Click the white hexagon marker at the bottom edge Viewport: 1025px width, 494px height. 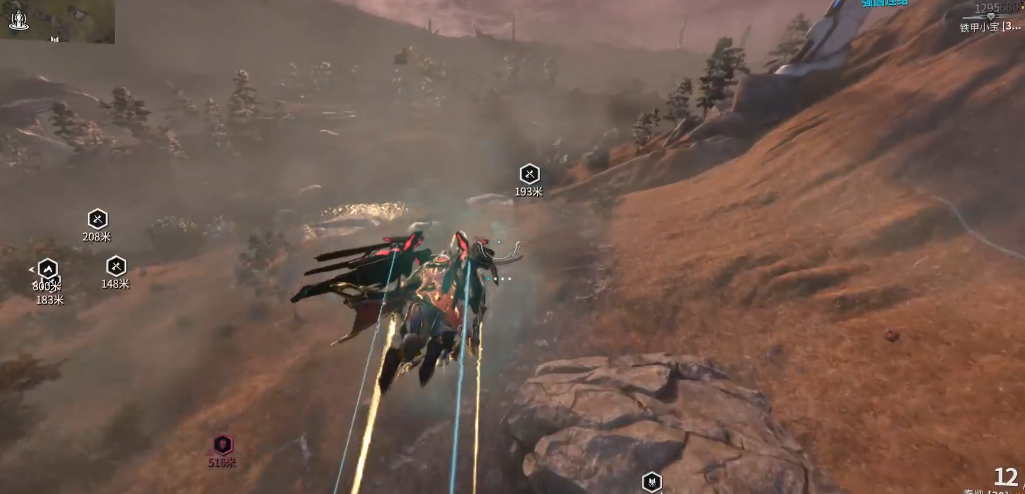tap(652, 482)
